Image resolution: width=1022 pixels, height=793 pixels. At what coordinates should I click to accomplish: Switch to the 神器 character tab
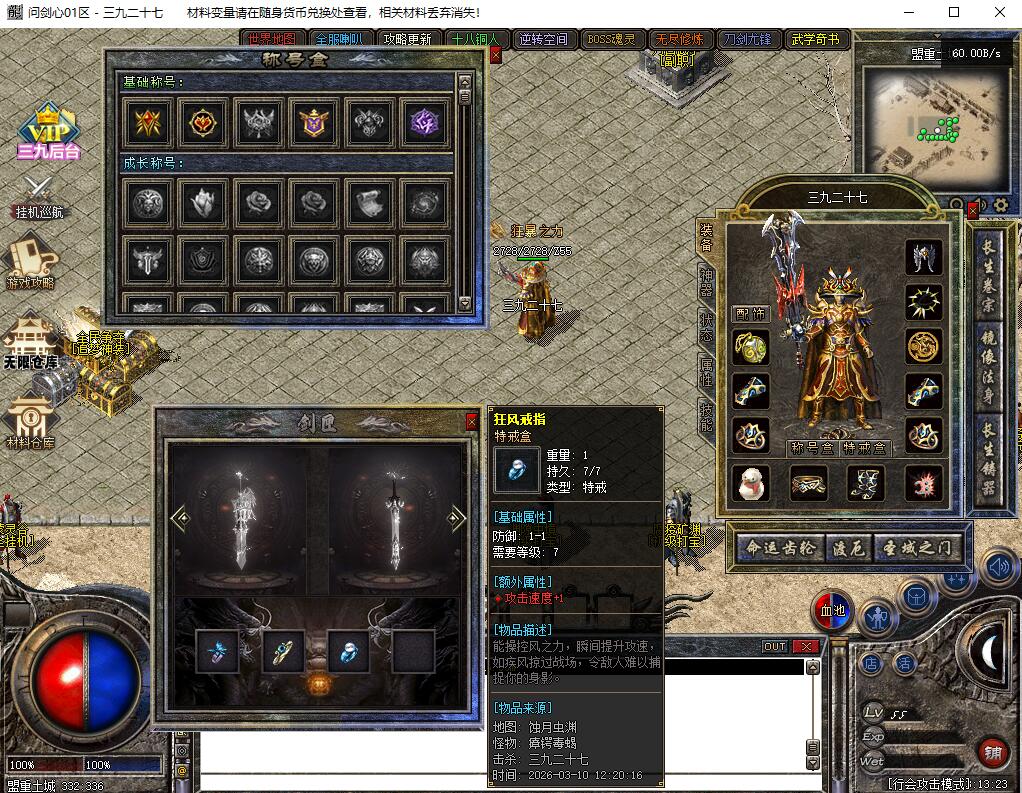(706, 282)
